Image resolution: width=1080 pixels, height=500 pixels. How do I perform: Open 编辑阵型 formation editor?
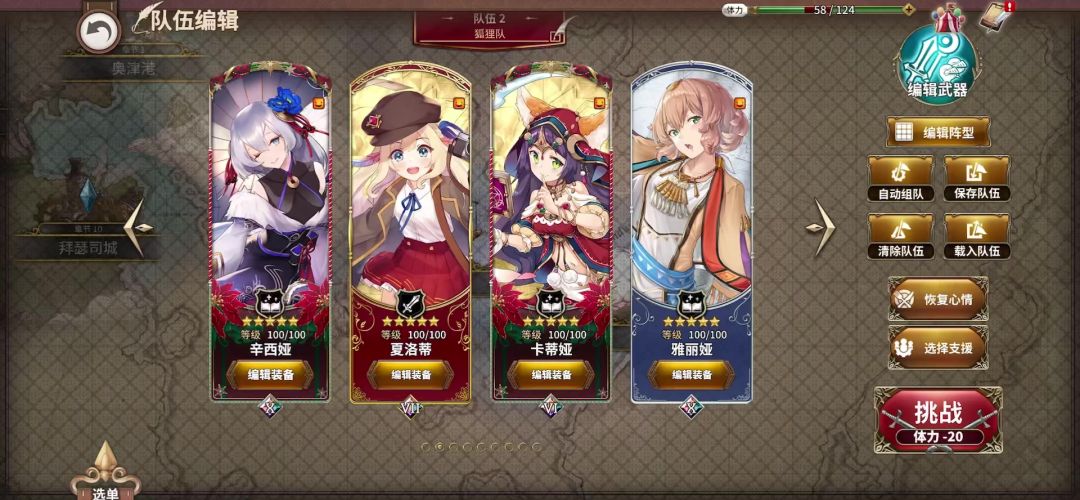[x=937, y=132]
